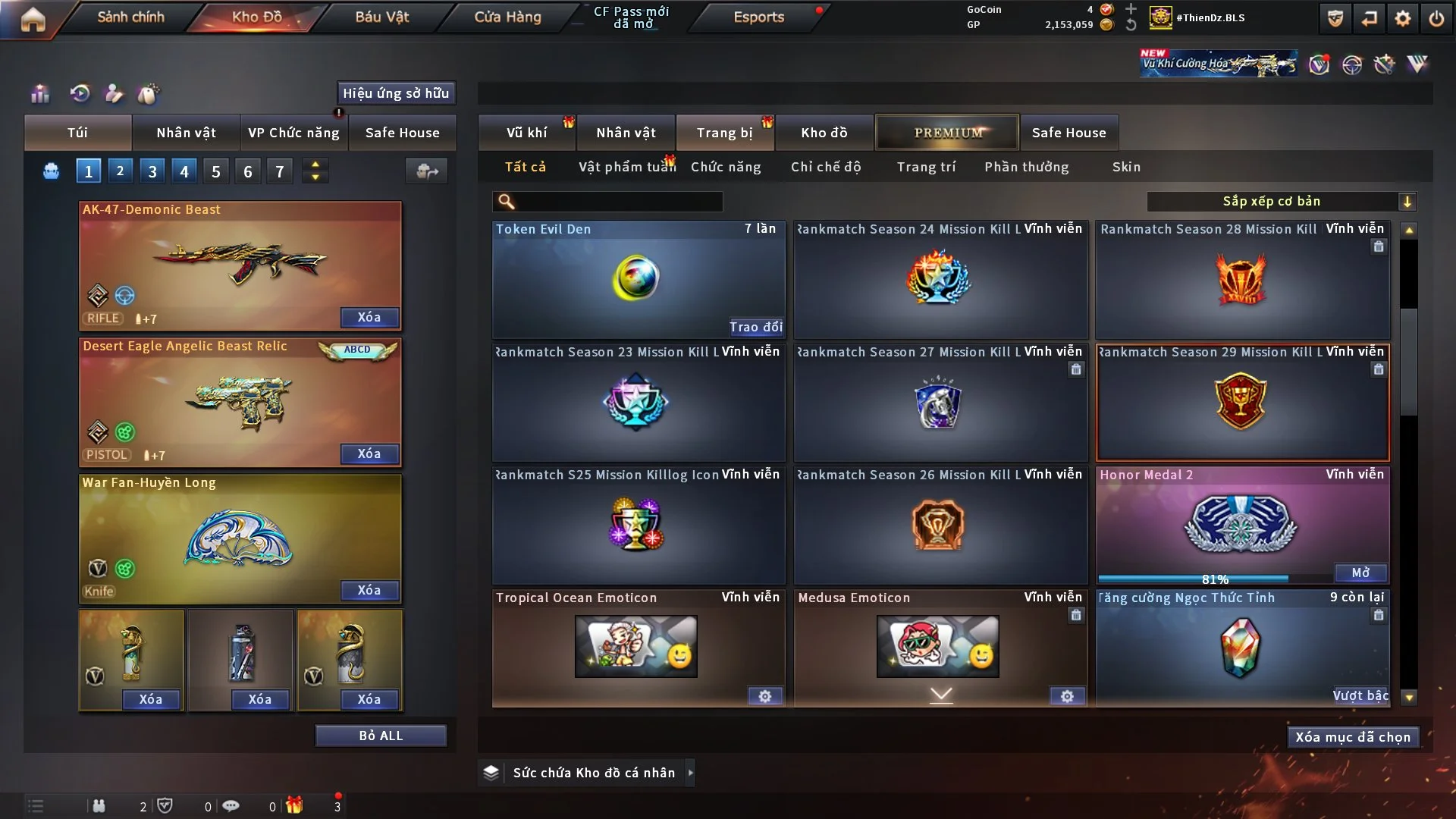The height and width of the screenshot is (819, 1456).
Task: Open the Sắp xếp cơ bản dropdown
Action: (1281, 202)
